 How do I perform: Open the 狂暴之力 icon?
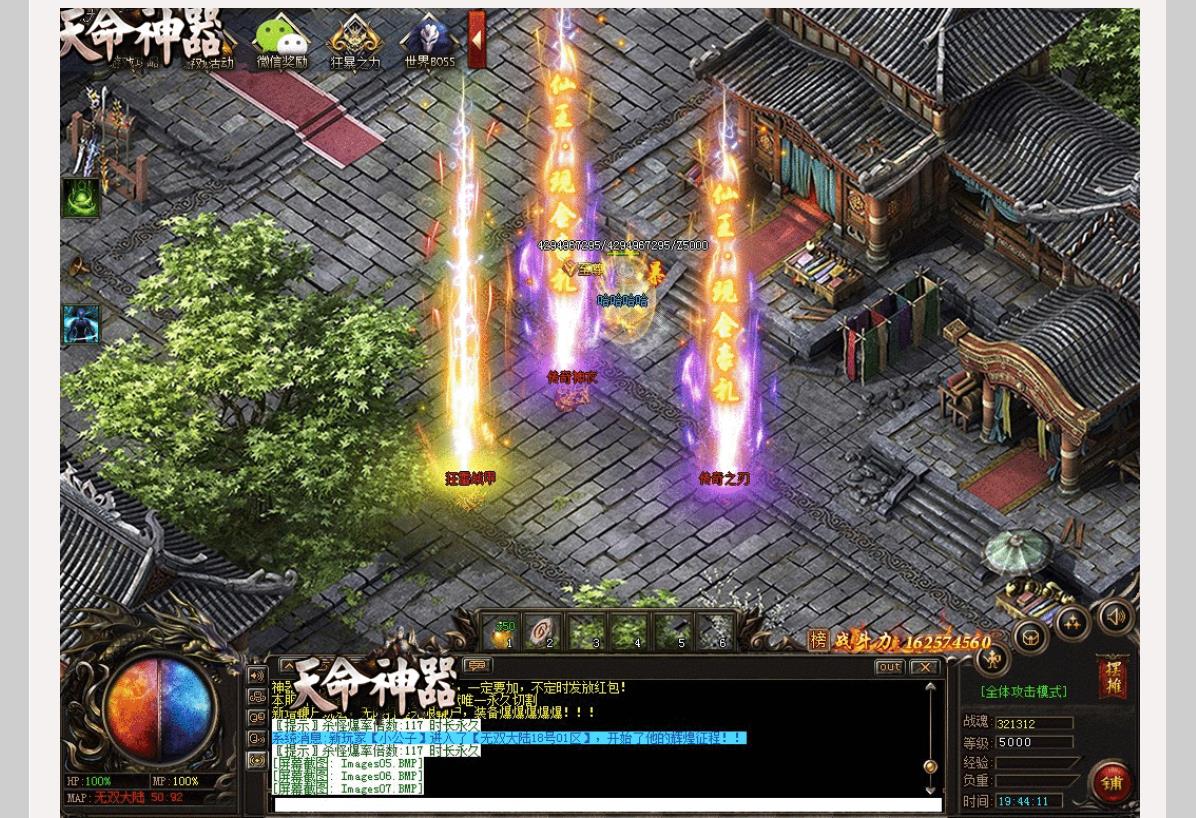pos(356,43)
